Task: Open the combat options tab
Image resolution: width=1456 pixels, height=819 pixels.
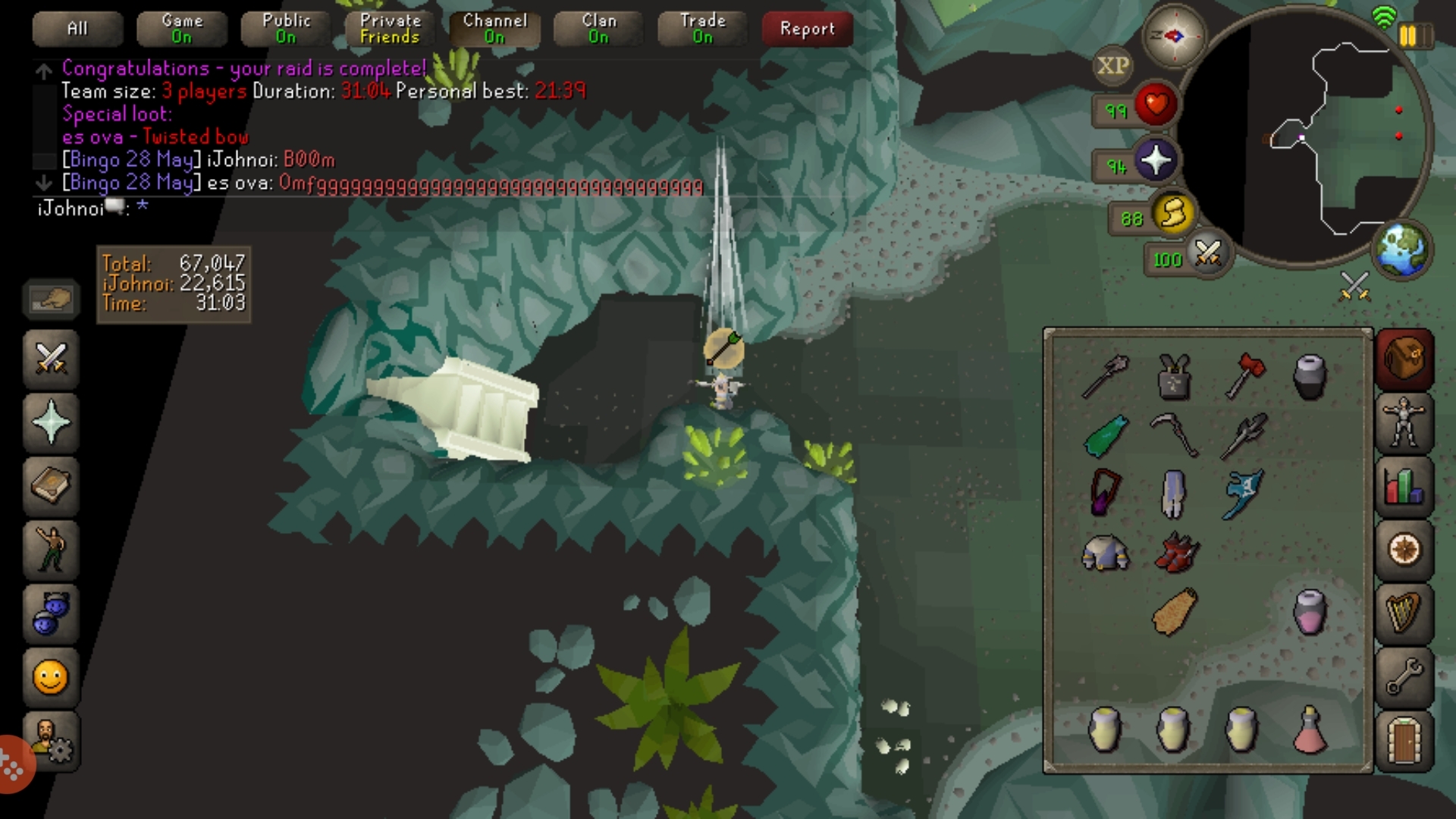Action: point(51,359)
